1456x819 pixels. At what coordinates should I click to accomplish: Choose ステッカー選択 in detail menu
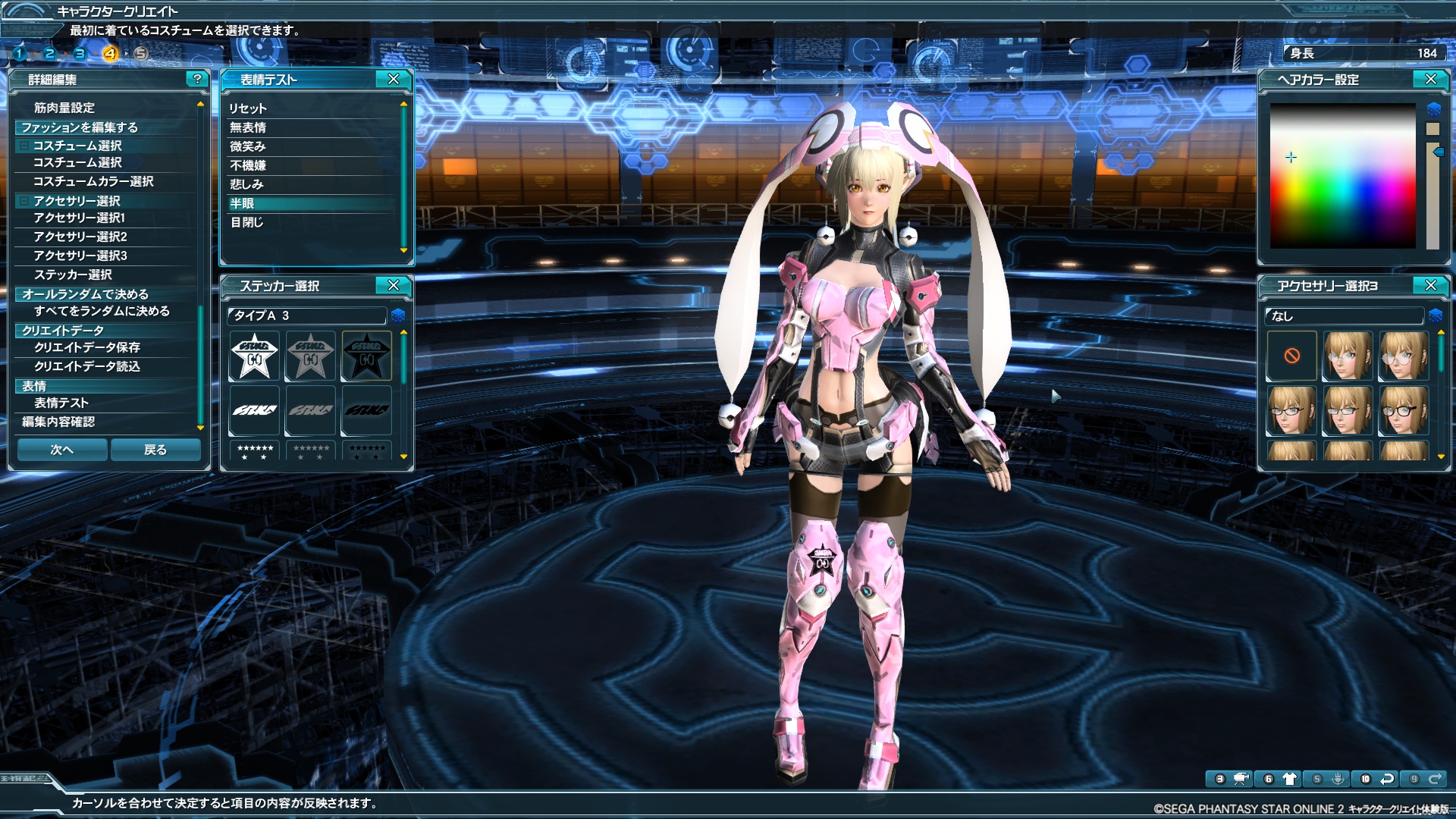pos(73,275)
